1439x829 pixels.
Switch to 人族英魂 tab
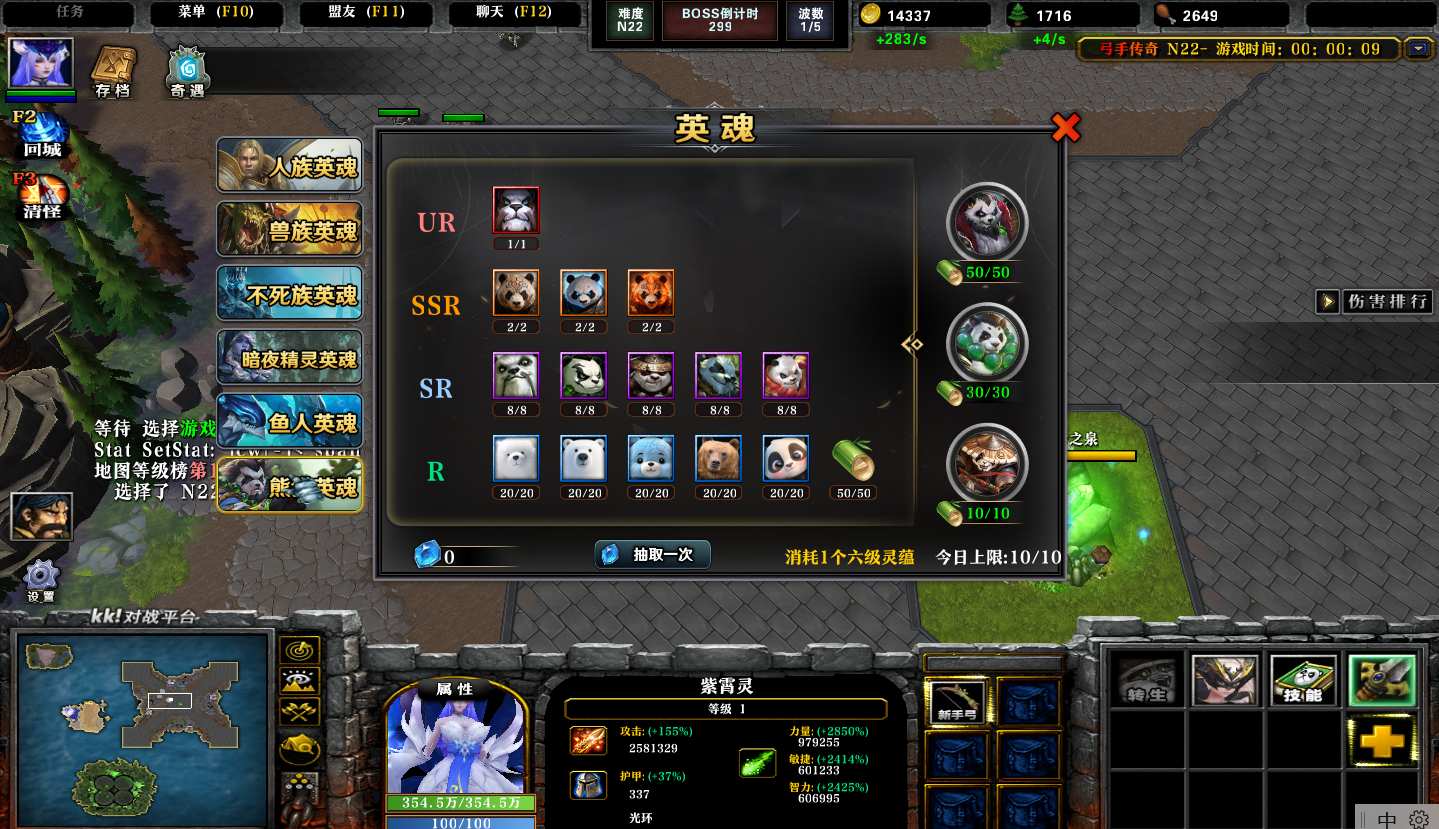click(290, 165)
